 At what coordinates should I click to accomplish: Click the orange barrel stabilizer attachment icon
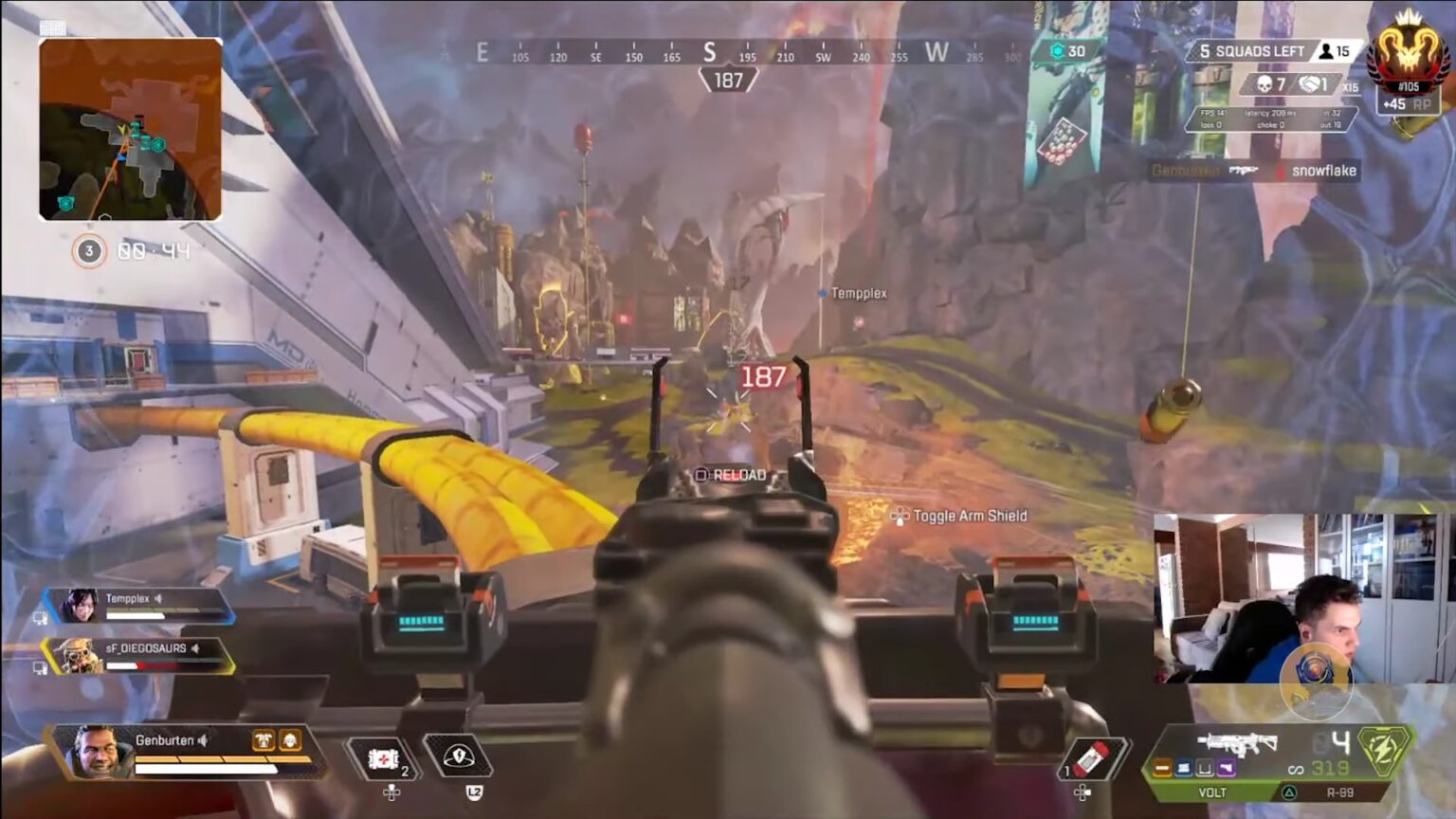[x=1162, y=768]
